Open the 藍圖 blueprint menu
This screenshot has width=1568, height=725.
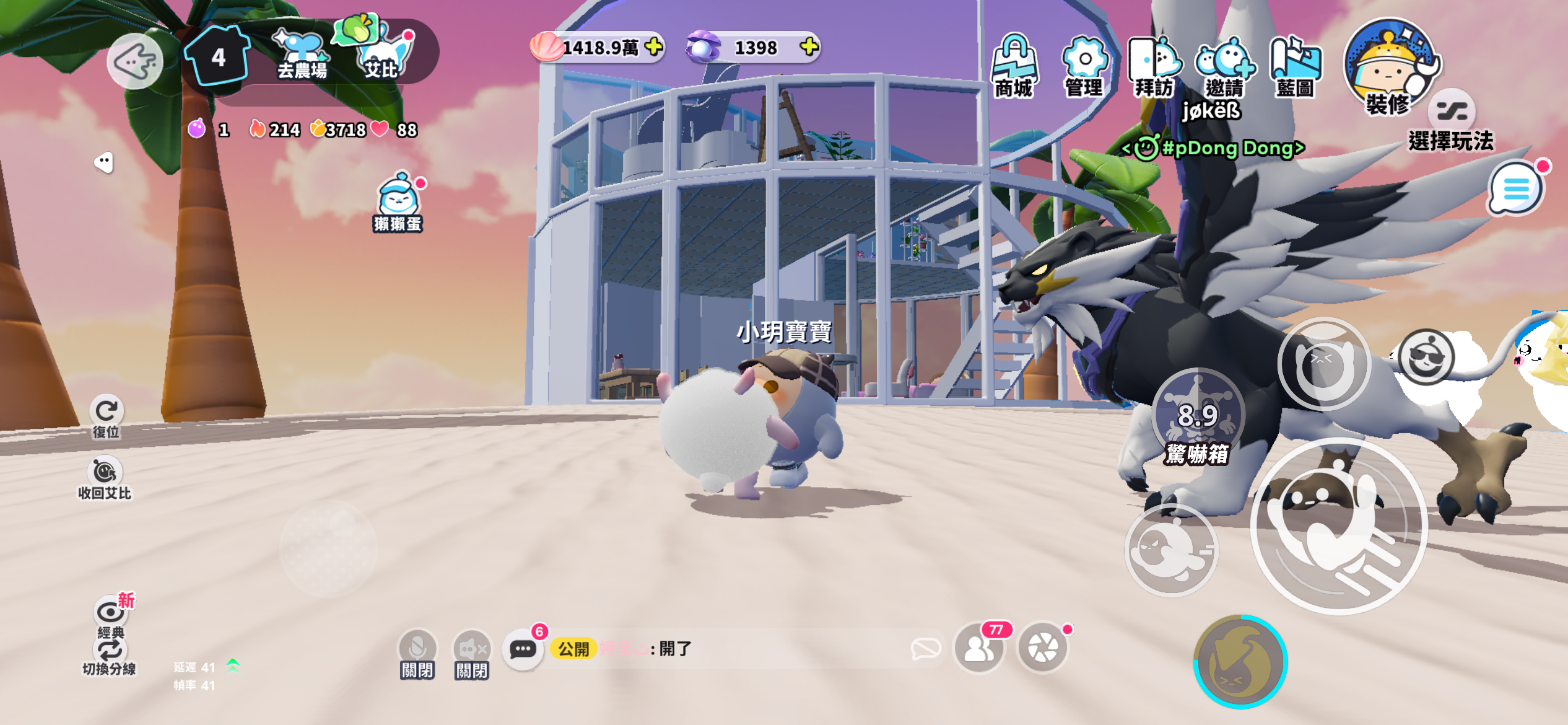coord(1295,66)
